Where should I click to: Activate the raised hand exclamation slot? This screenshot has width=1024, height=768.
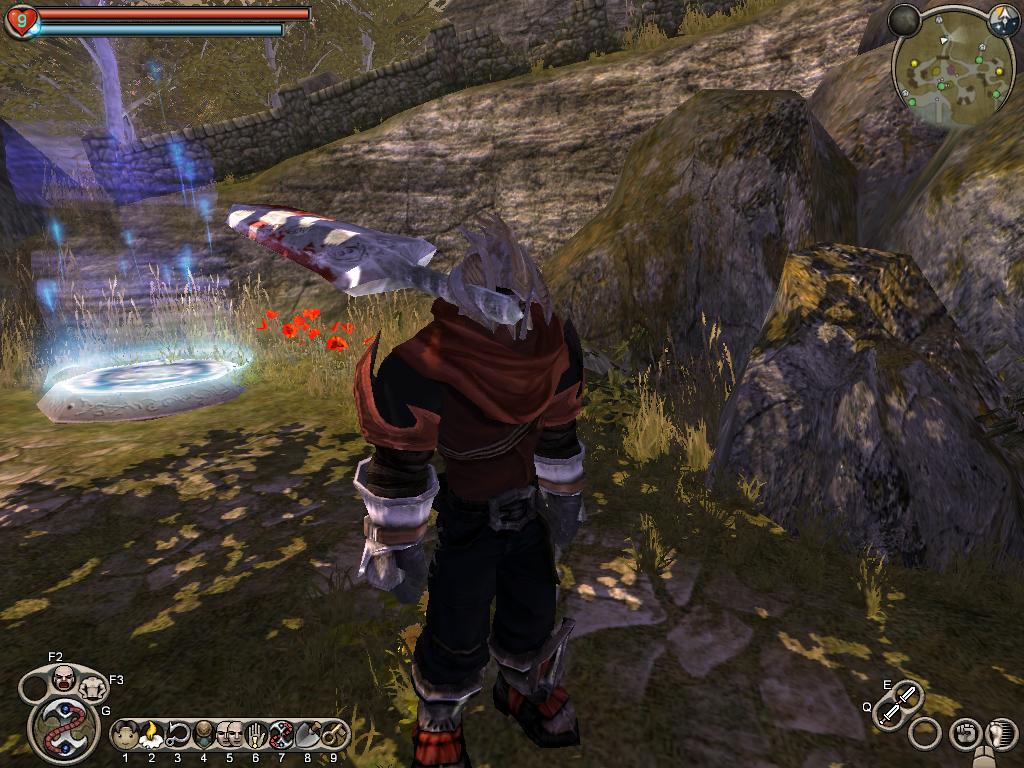[x=255, y=736]
